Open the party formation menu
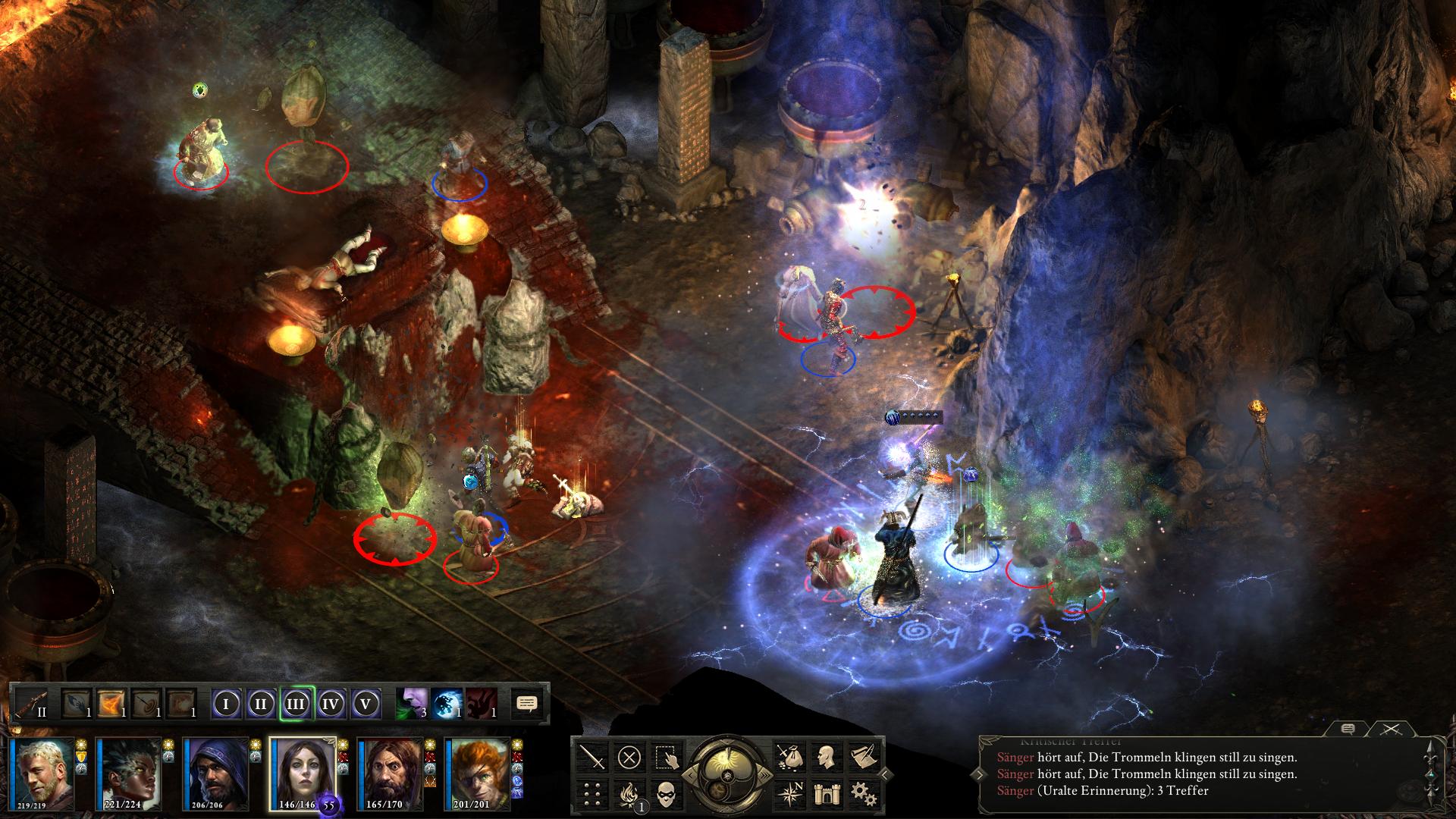1456x819 pixels. pyautogui.click(x=593, y=794)
